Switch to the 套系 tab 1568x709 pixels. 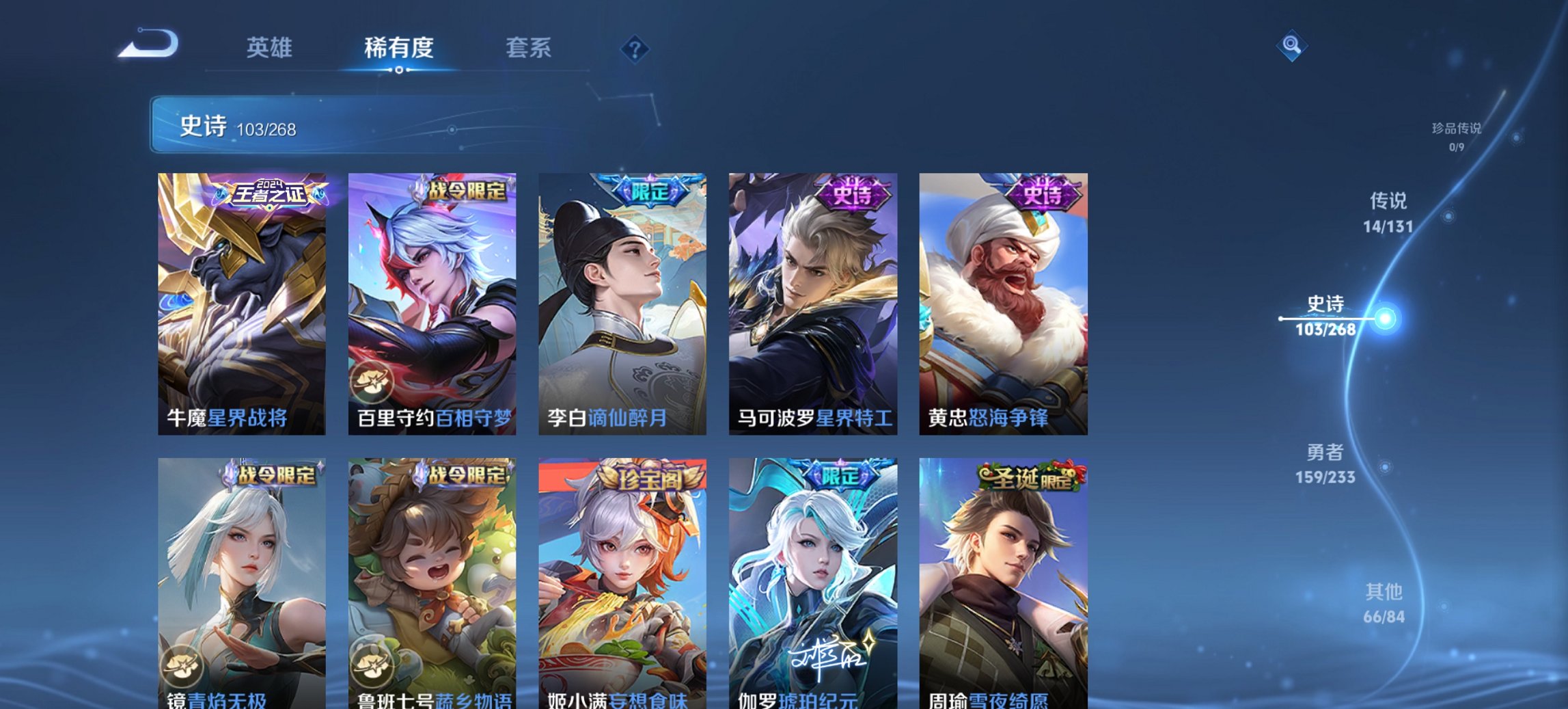coord(529,48)
